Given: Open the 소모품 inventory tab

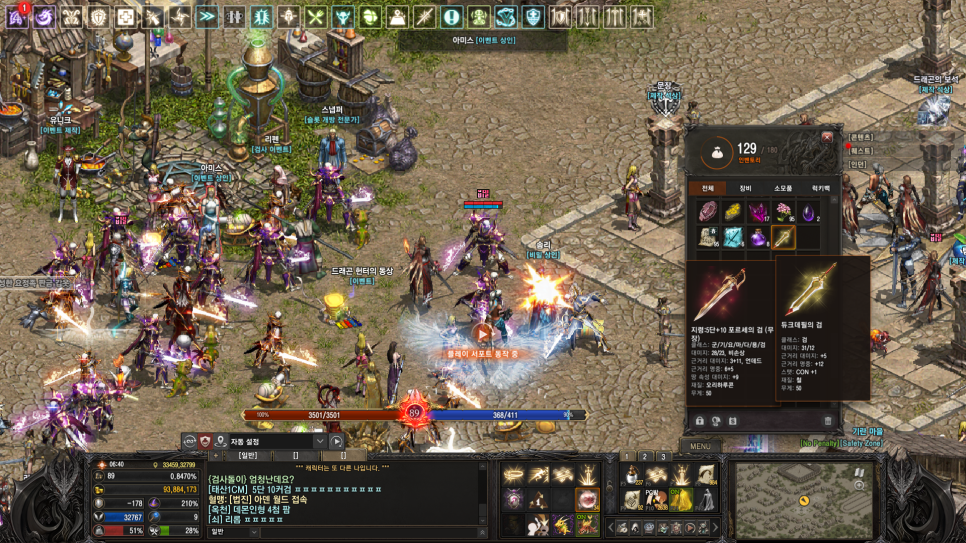Looking at the screenshot, I should point(783,187).
